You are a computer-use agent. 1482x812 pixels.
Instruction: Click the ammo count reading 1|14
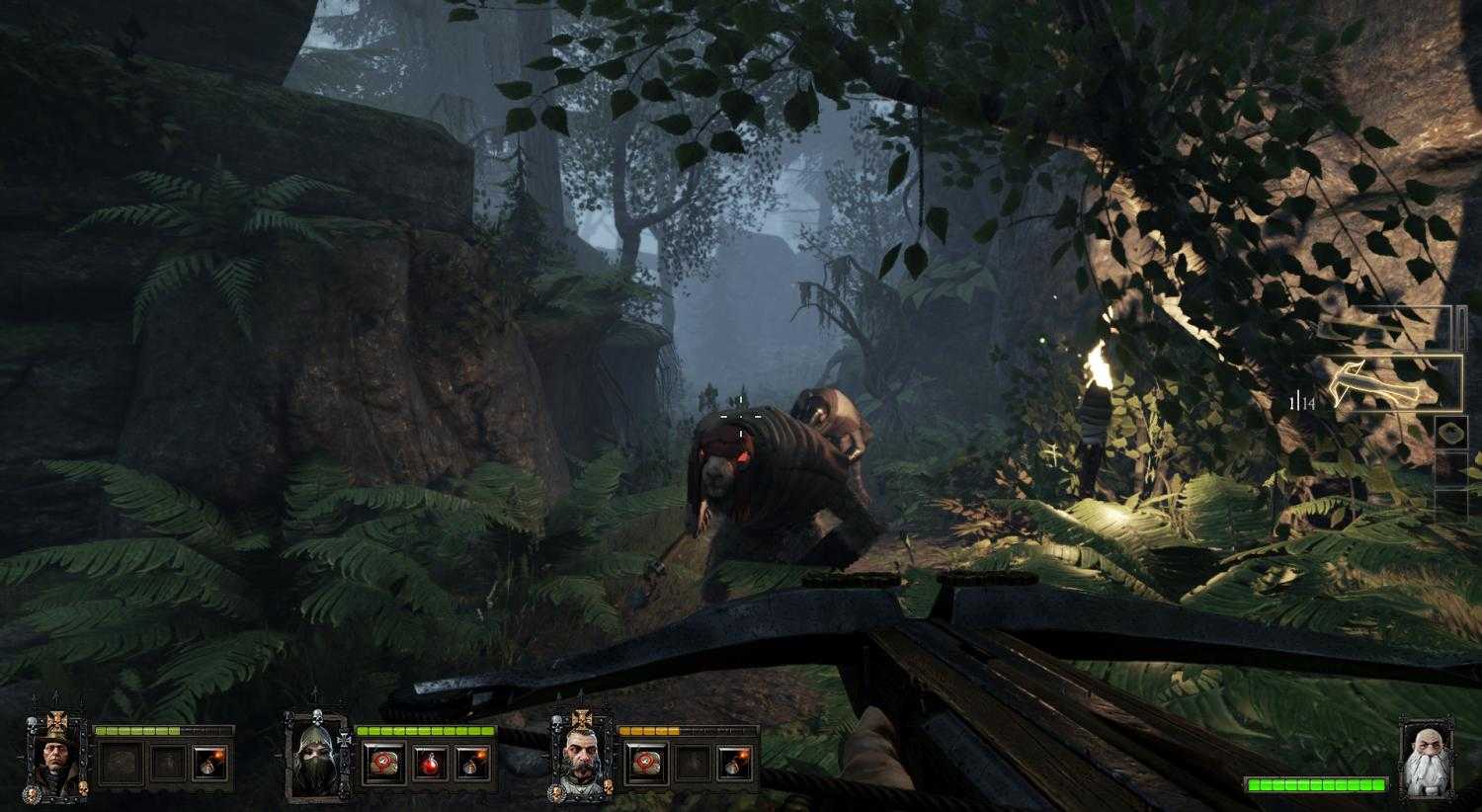pos(1300,399)
